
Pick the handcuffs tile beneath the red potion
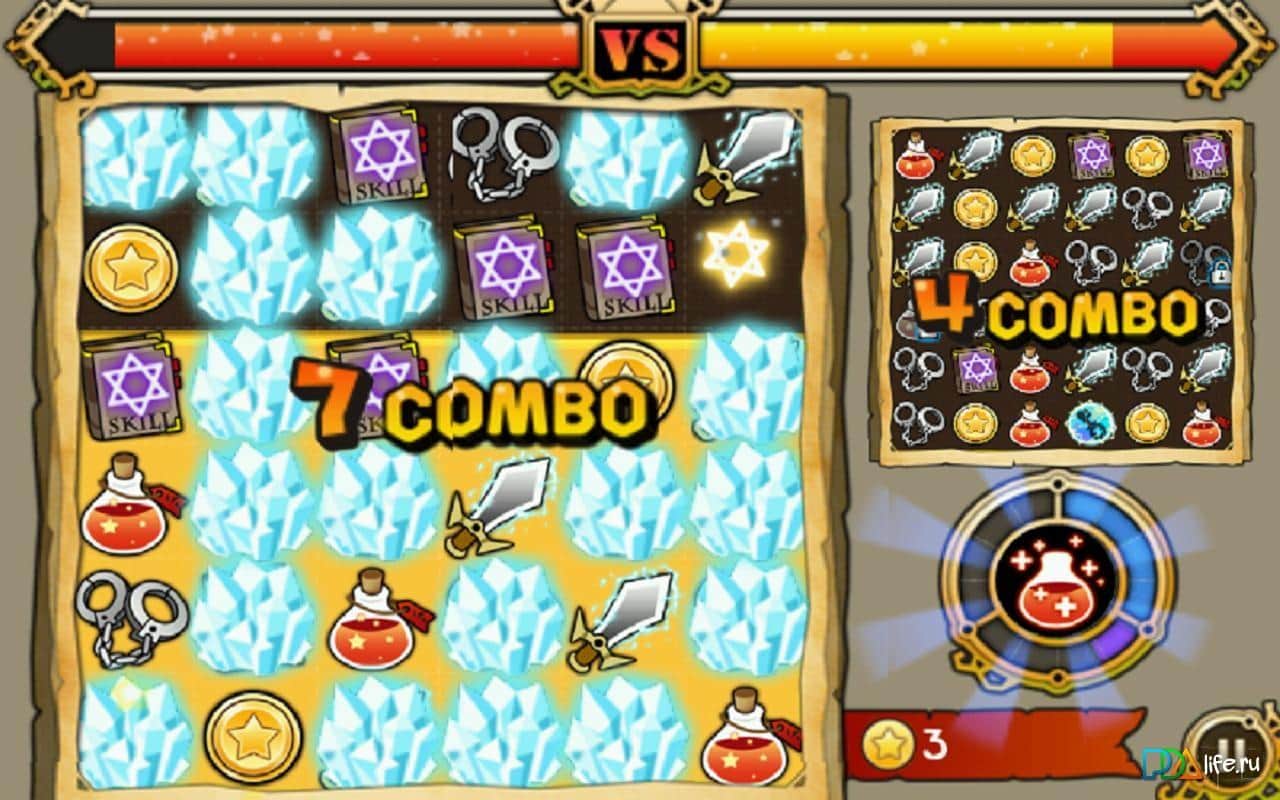click(x=131, y=617)
